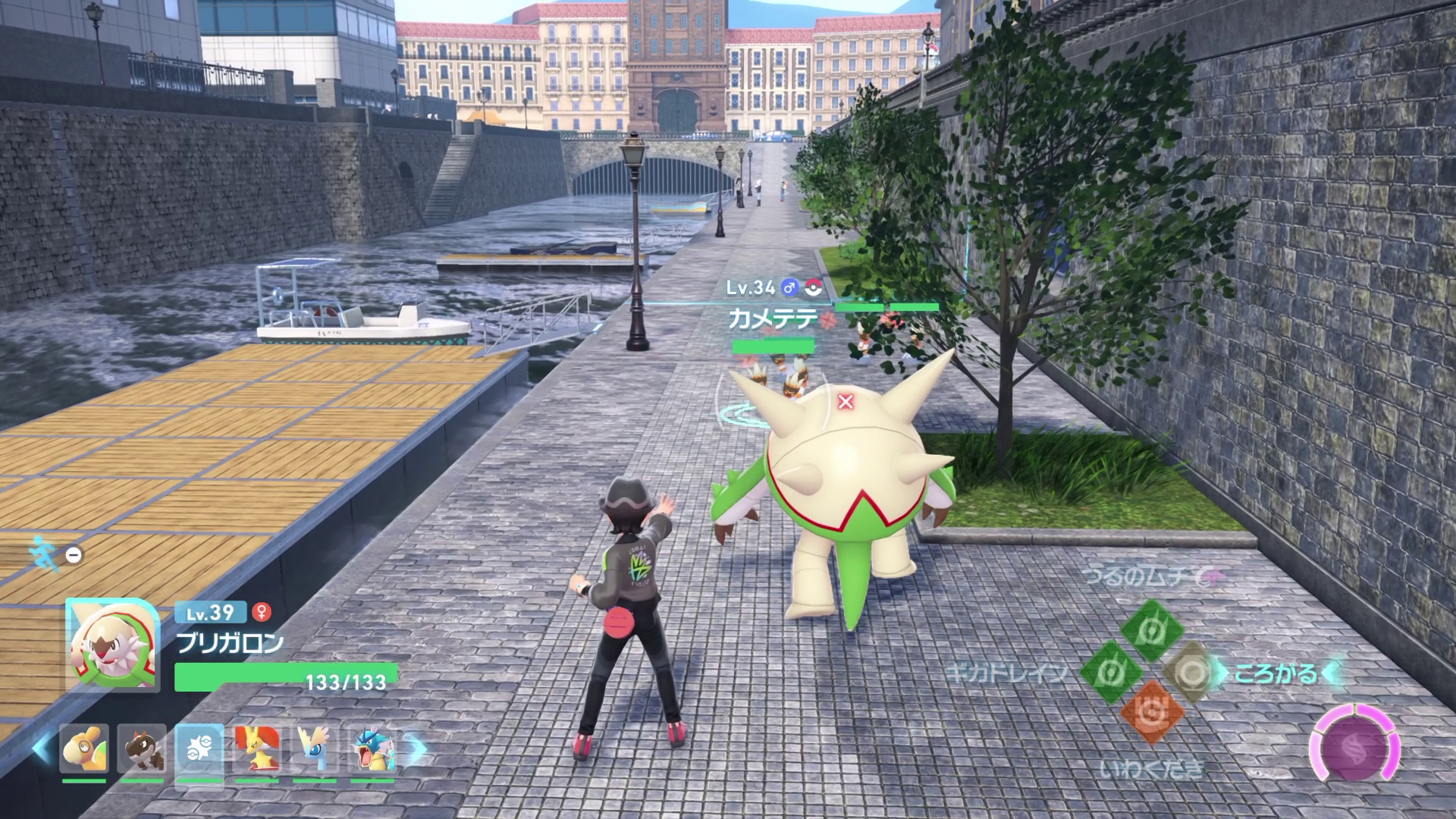Image resolution: width=1456 pixels, height=819 pixels.
Task: Activate the Rollout move (ころがる)
Action: [x=1193, y=672]
